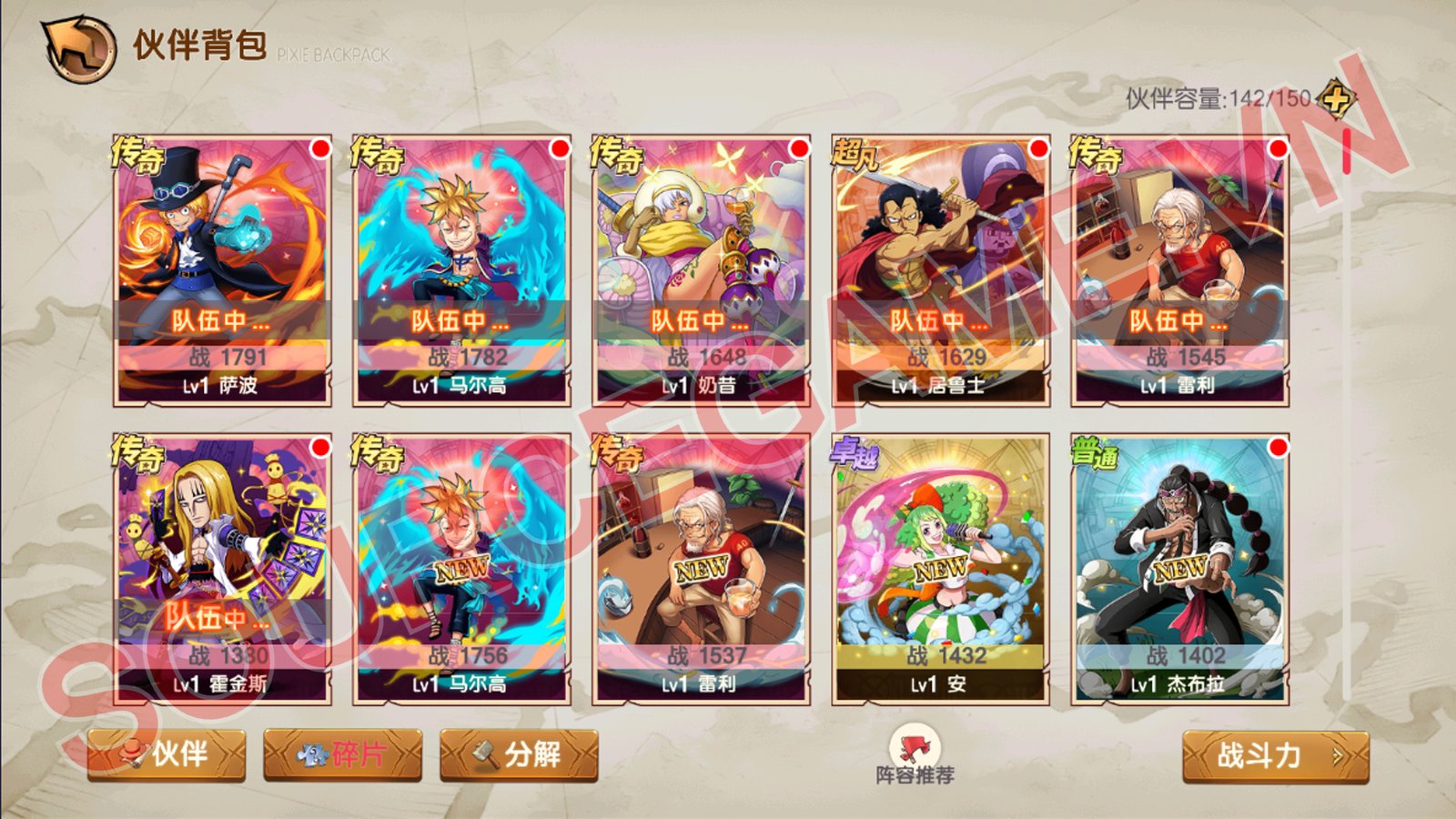
Task: Expand partner capacity with the plus icon
Action: 1336,98
